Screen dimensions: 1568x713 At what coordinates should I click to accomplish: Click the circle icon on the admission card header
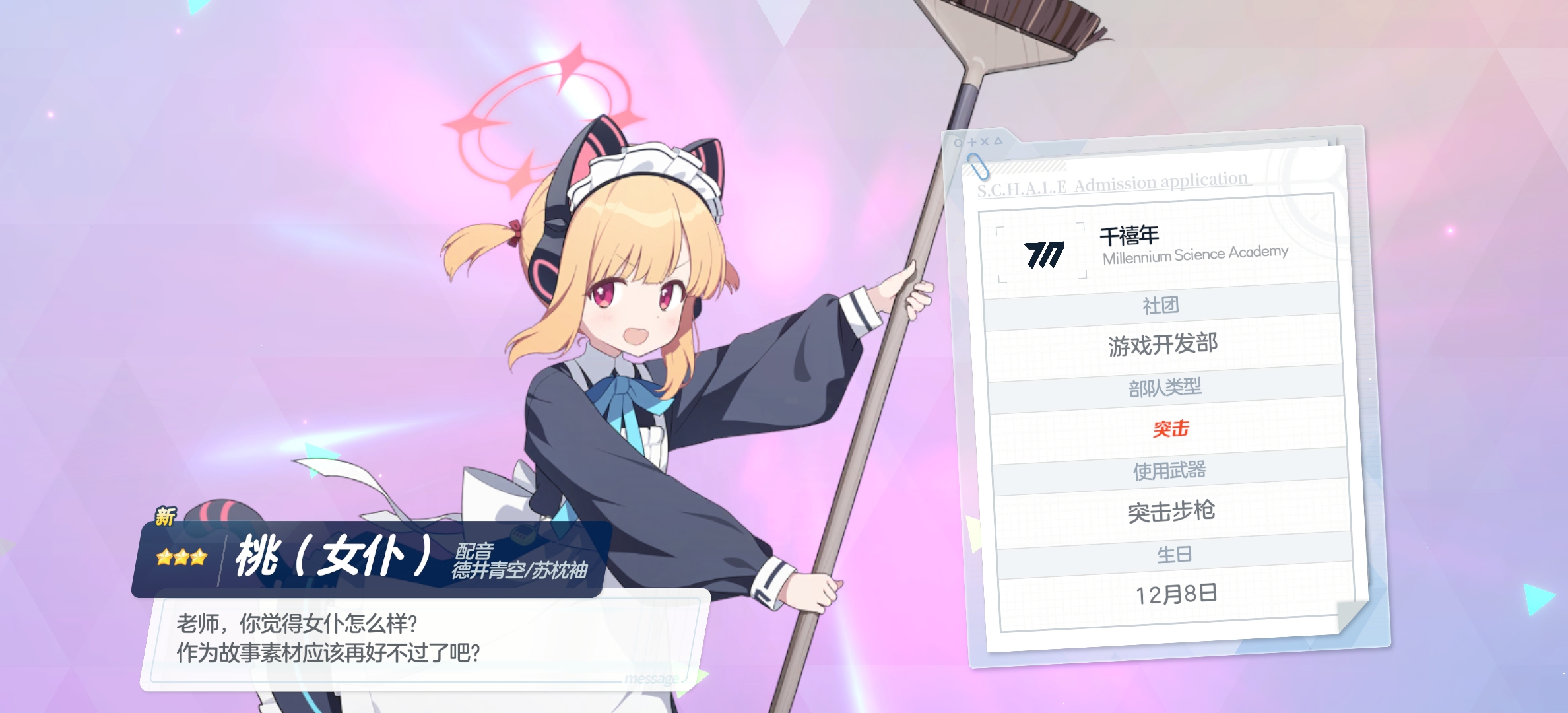coord(958,143)
